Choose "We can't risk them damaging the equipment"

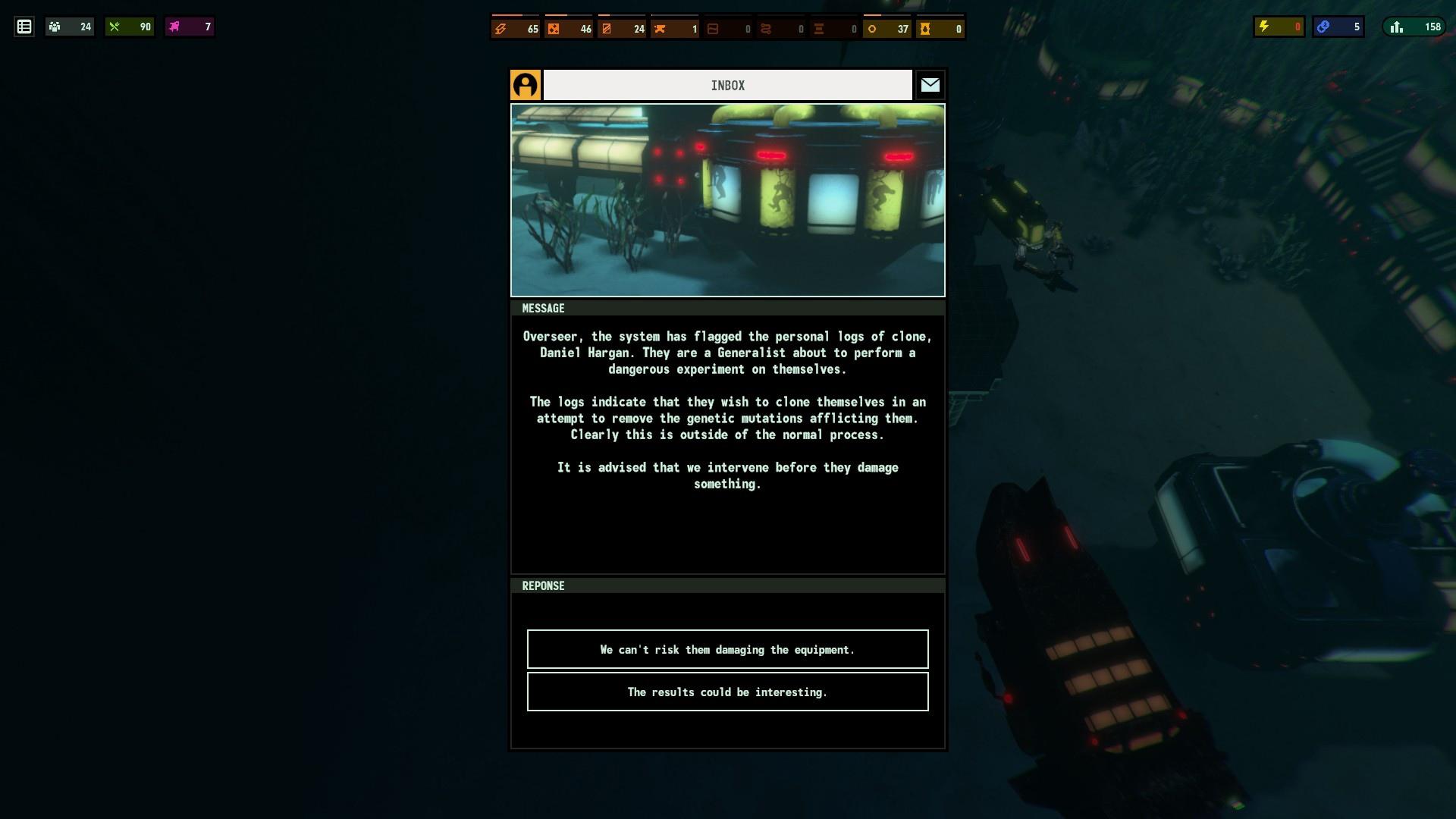(727, 649)
